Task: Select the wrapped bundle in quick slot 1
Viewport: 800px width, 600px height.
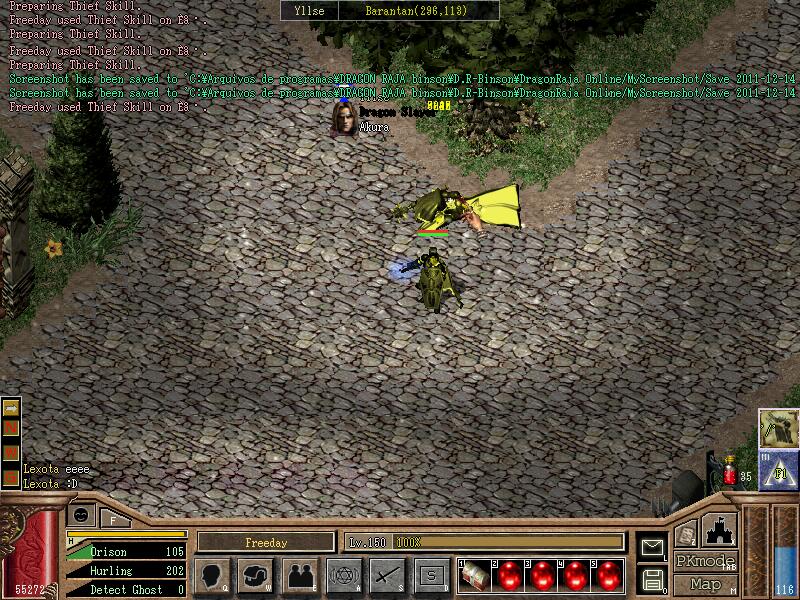Action: pyautogui.click(x=476, y=575)
